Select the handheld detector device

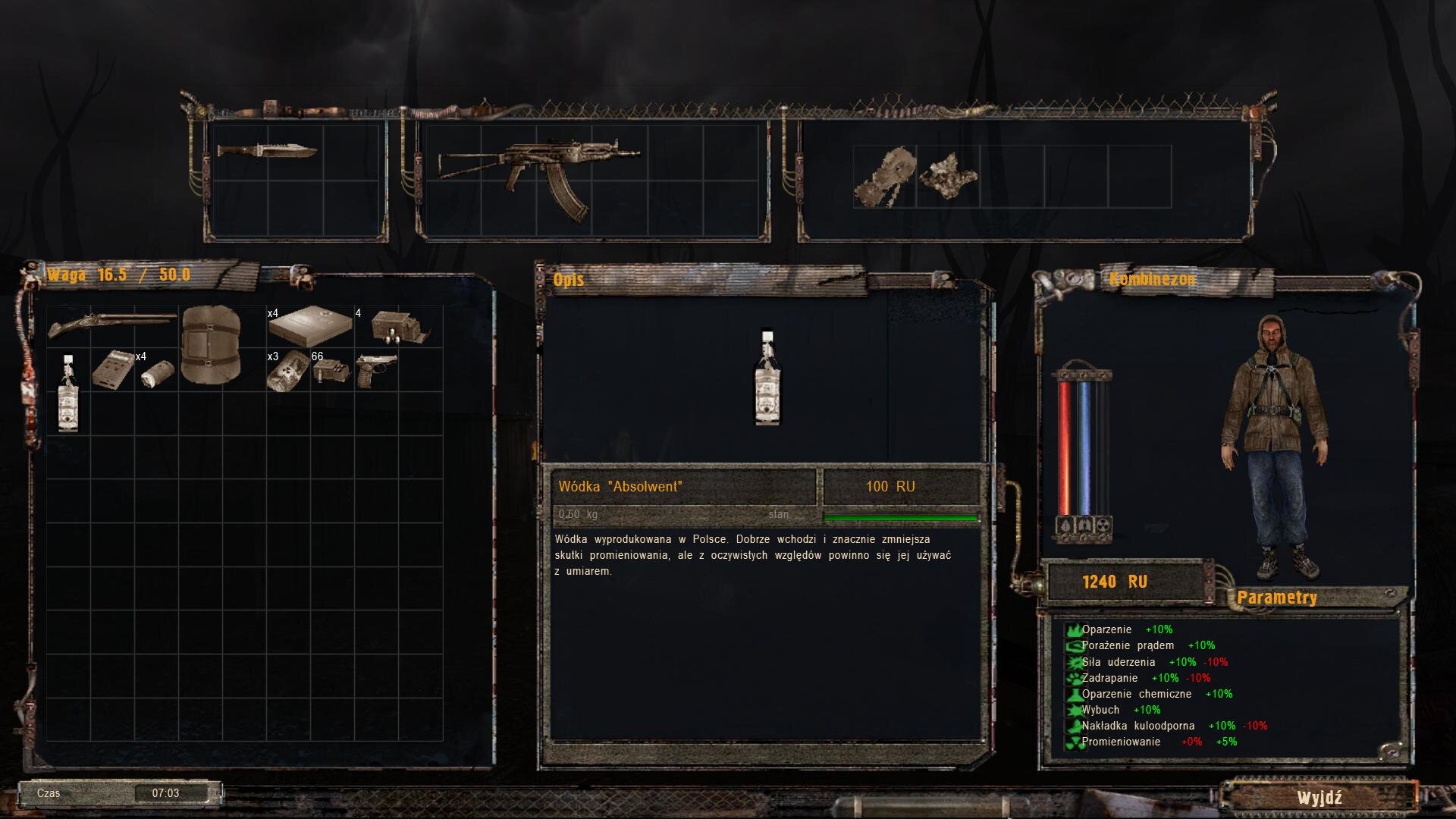coord(112,369)
